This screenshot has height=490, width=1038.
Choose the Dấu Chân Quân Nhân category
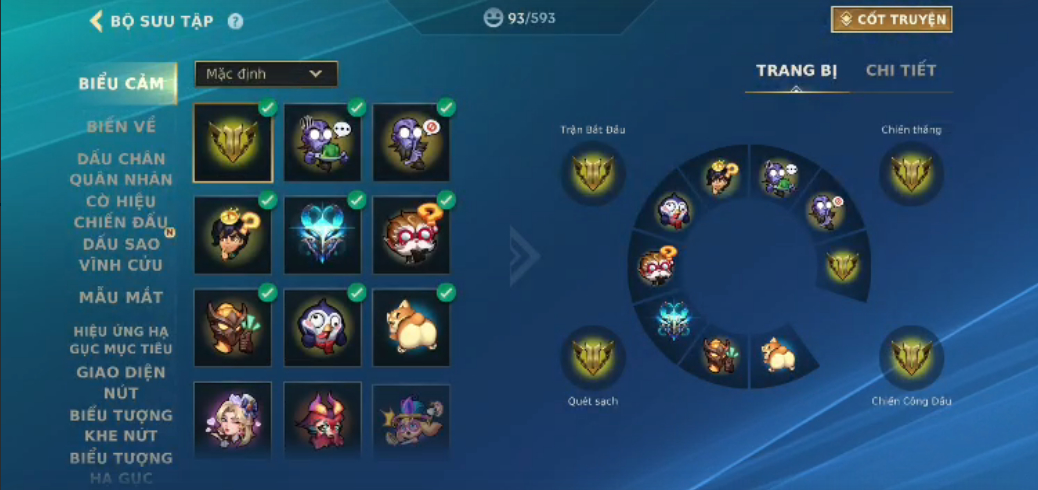click(x=121, y=169)
